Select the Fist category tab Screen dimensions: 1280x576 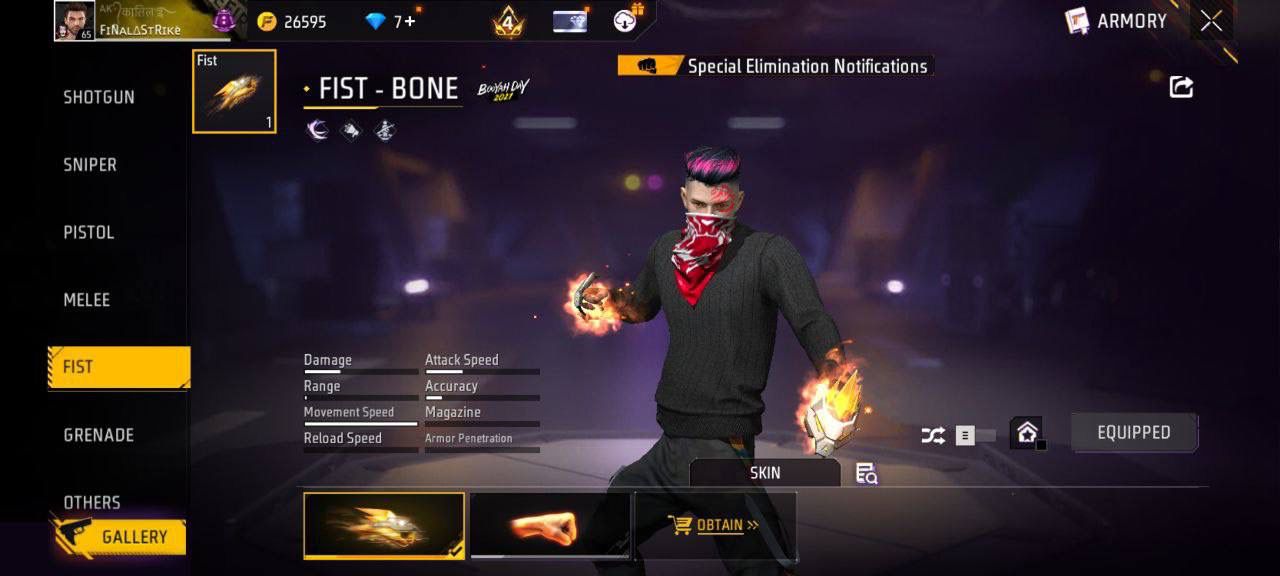(118, 367)
